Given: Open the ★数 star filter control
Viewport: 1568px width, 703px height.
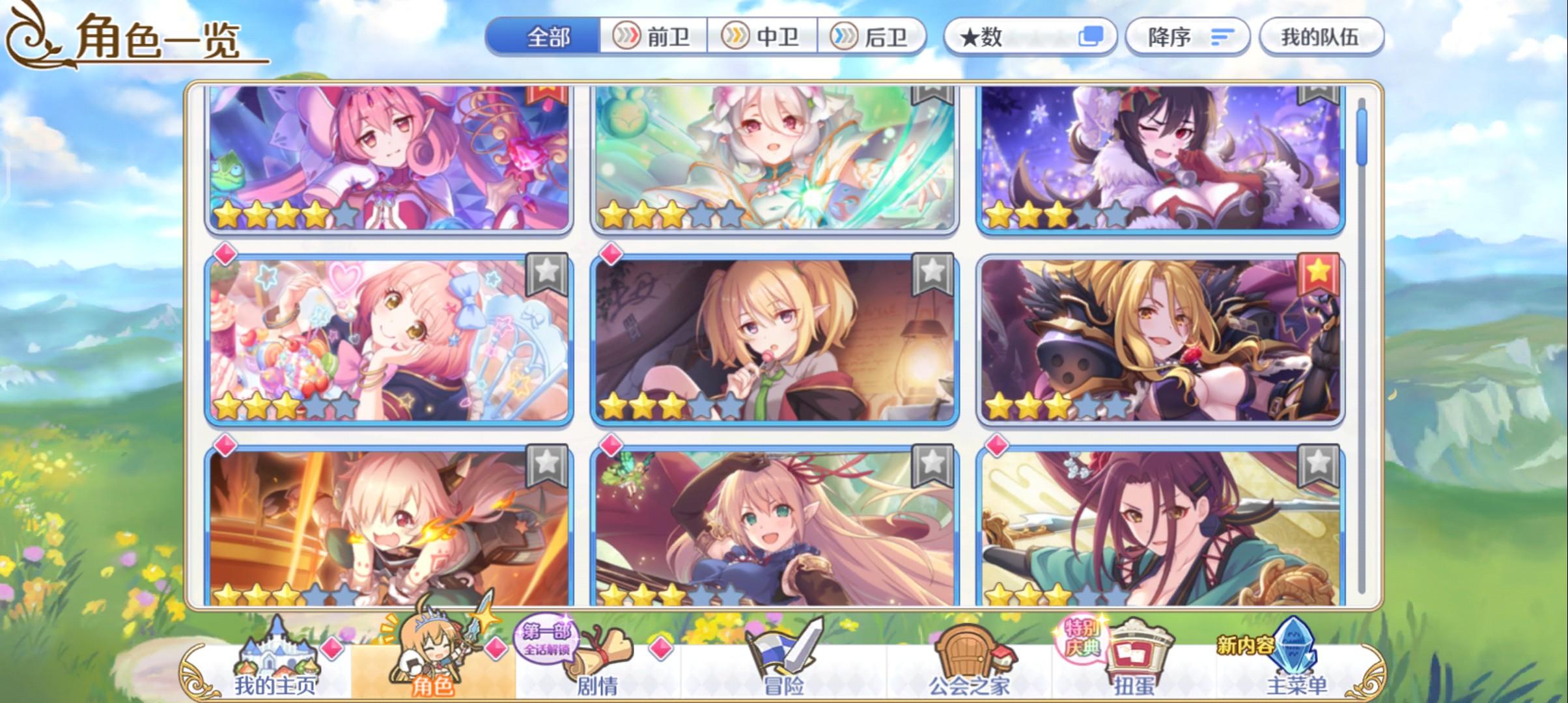Looking at the screenshot, I should 1031,37.
